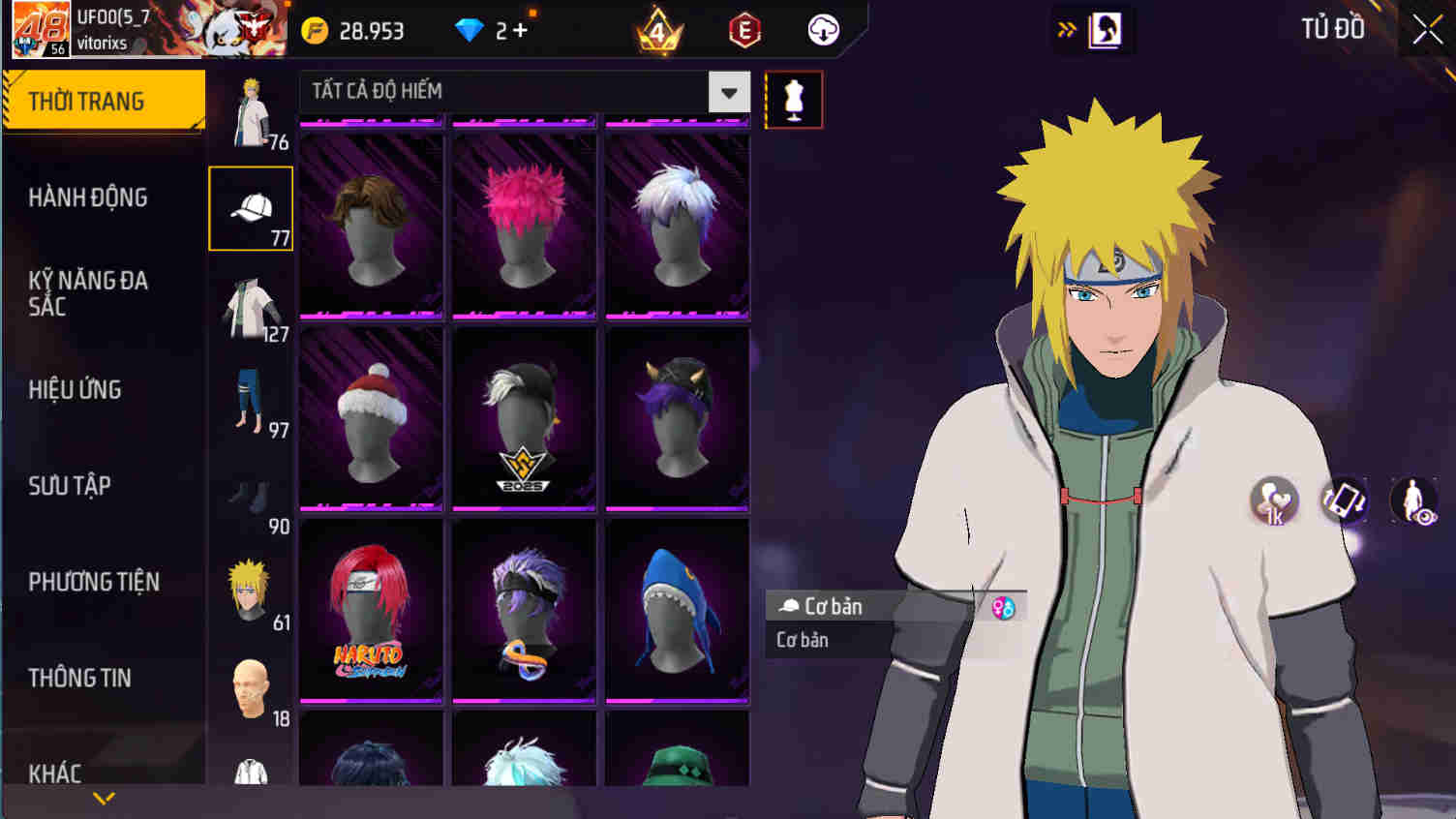Open the HIỆU ỨNG sidebar section
Screen dimensions: 1456x819
coord(77,390)
